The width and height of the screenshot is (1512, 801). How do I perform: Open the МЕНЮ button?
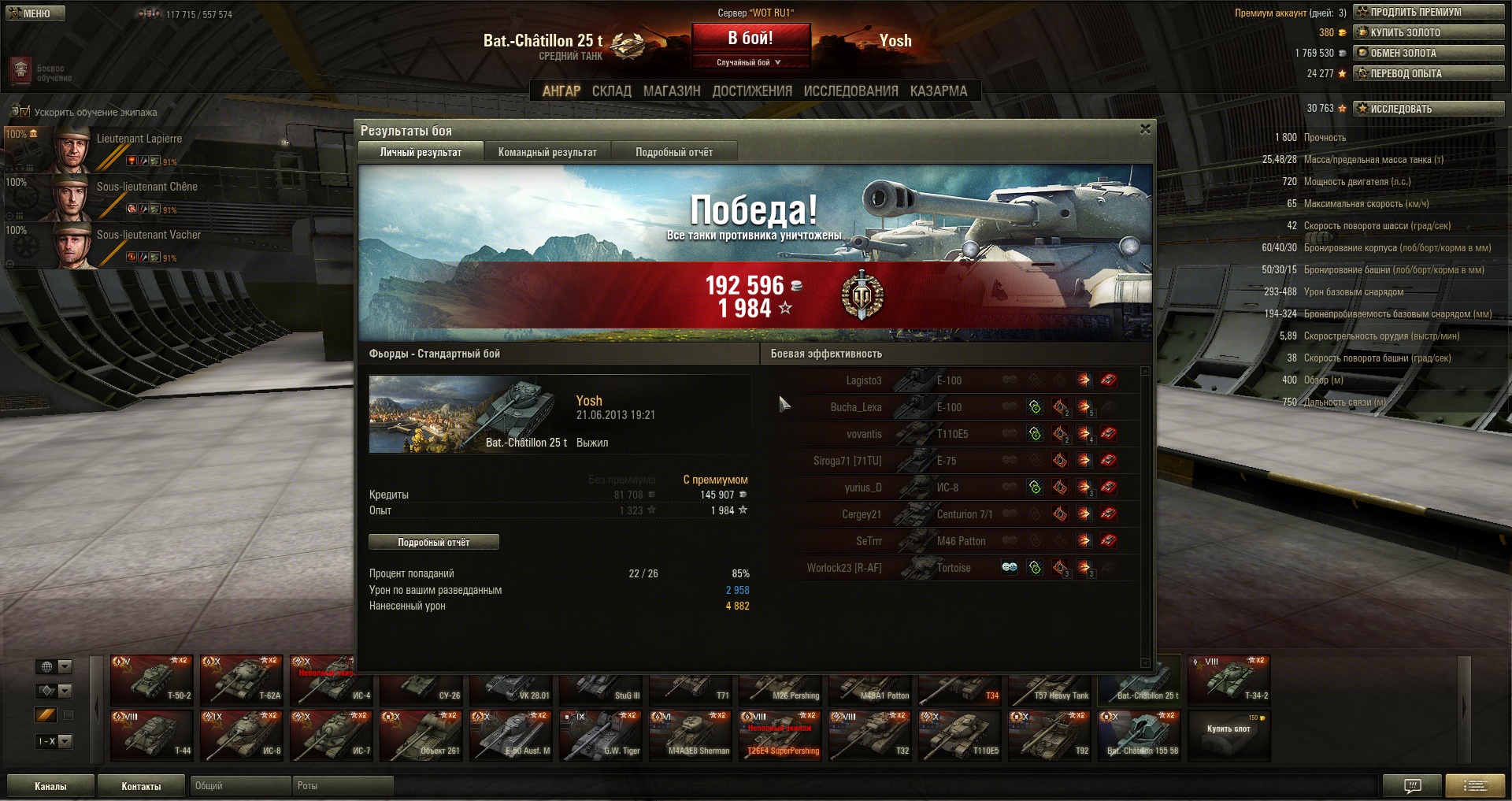point(35,13)
